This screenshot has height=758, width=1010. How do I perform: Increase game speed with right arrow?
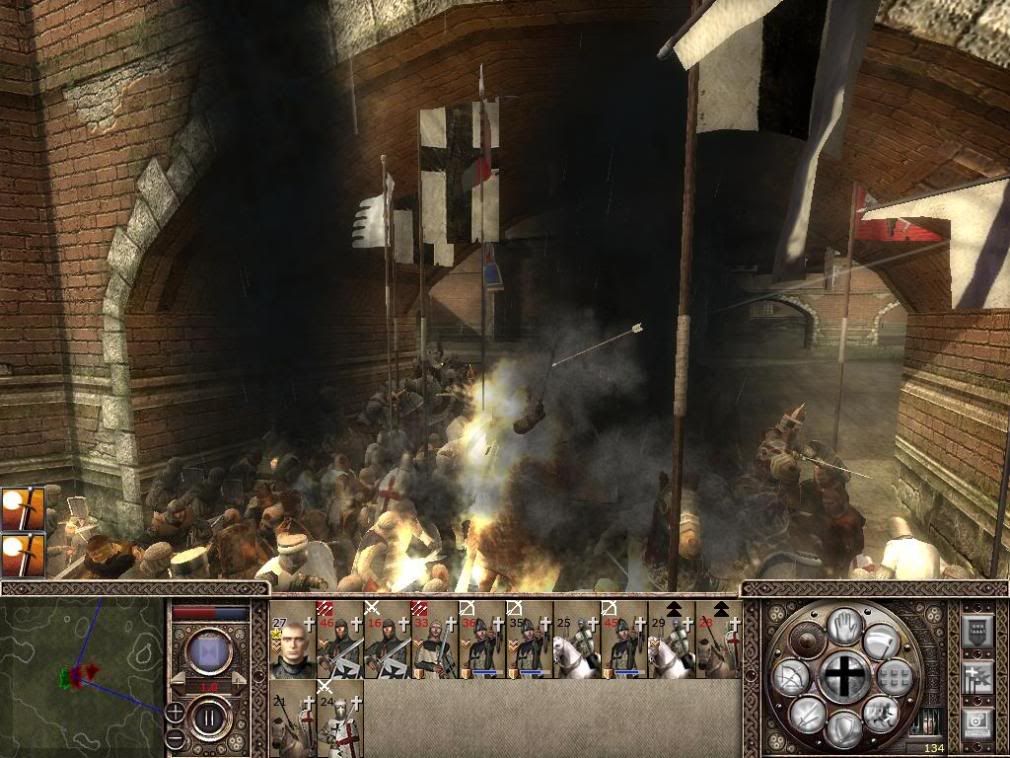click(x=238, y=679)
